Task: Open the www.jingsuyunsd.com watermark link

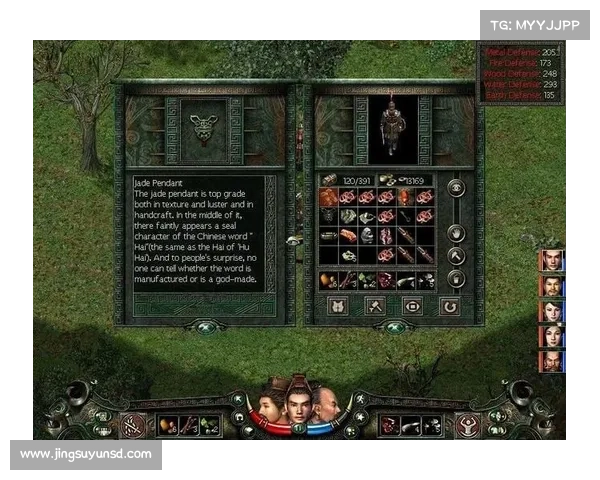Action: [x=86, y=454]
